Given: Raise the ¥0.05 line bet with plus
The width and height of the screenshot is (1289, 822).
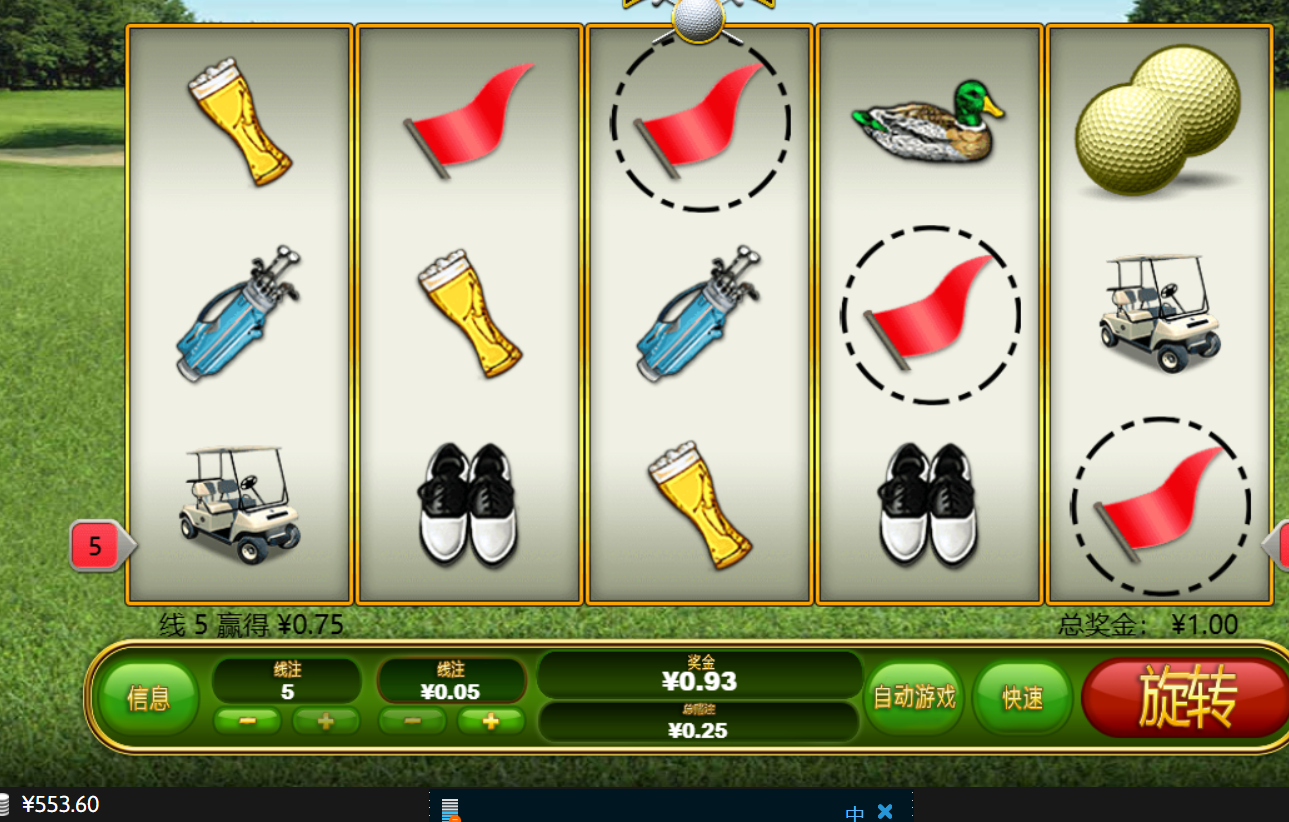Looking at the screenshot, I should point(489,722).
